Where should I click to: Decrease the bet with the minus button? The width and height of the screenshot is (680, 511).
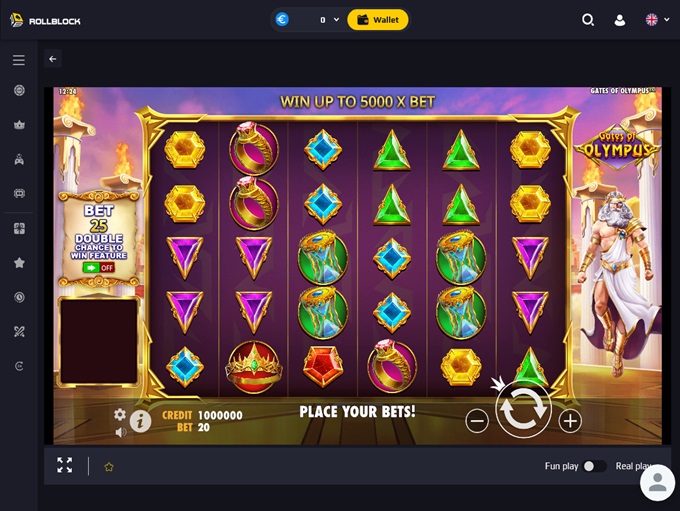(x=477, y=421)
